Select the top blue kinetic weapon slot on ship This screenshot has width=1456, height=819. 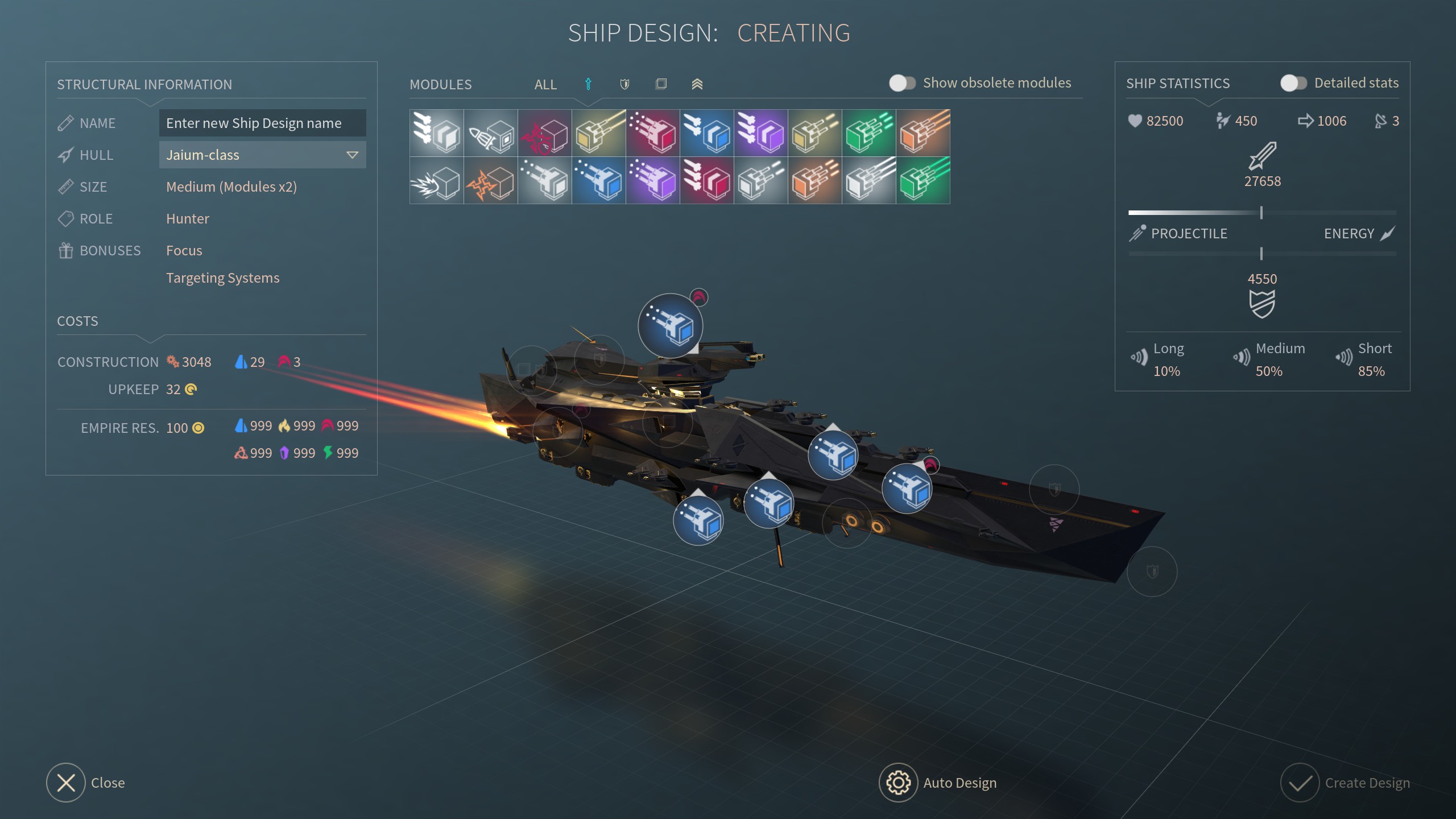(x=671, y=326)
